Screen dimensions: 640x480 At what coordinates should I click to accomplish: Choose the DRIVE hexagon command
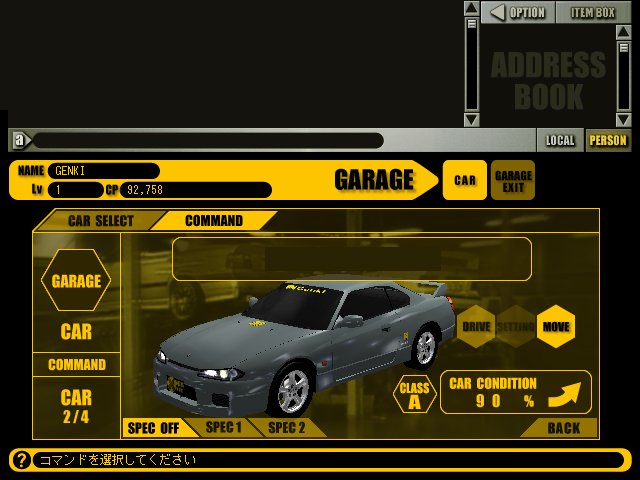476,326
